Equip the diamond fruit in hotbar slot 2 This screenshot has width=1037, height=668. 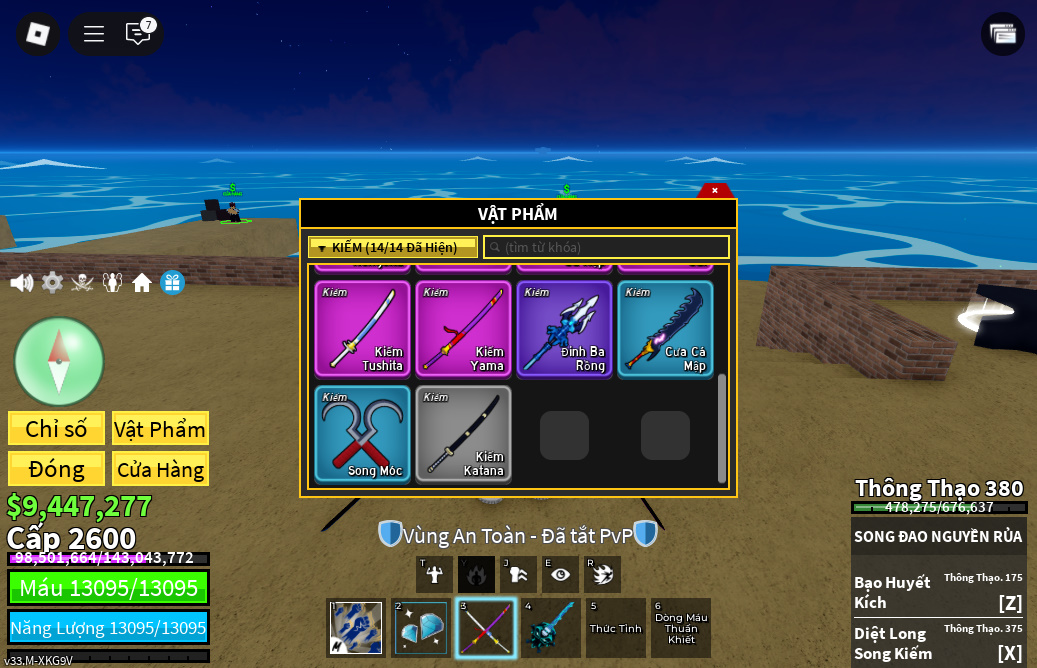pyautogui.click(x=421, y=628)
